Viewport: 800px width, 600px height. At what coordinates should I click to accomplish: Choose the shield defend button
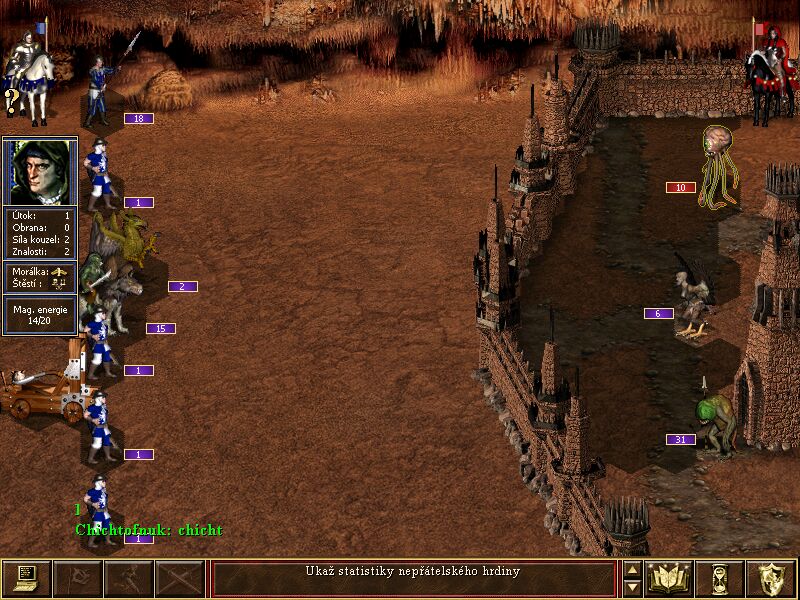[771, 579]
